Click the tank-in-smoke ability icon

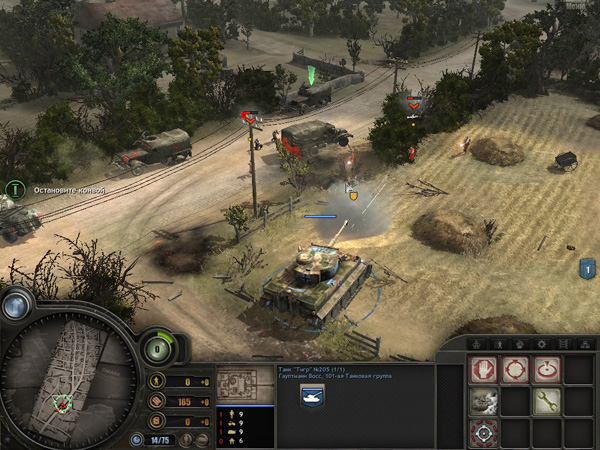(484, 402)
